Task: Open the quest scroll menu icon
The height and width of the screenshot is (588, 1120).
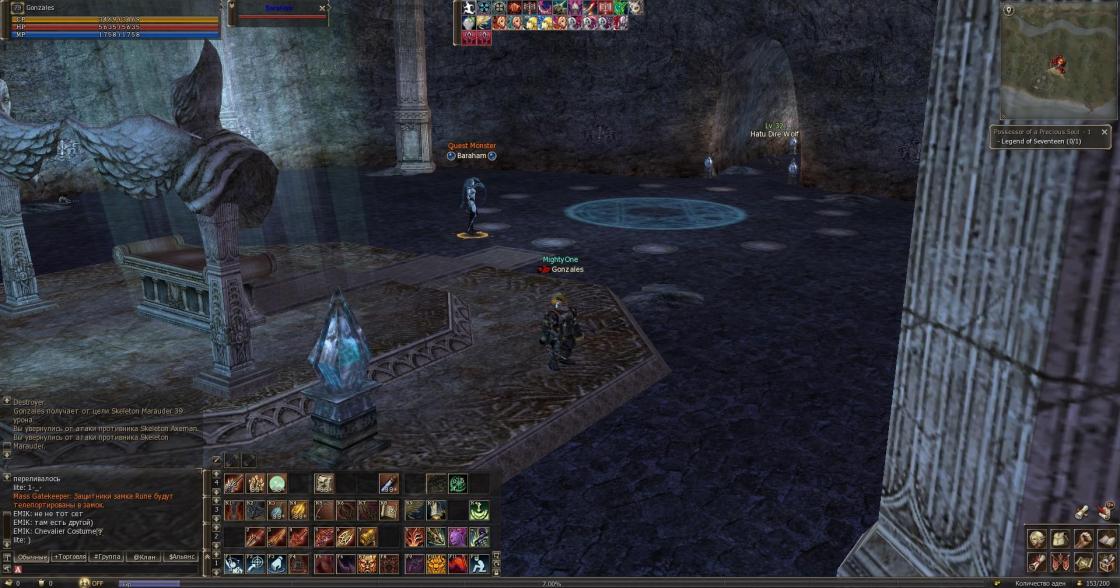Action: tap(1036, 562)
